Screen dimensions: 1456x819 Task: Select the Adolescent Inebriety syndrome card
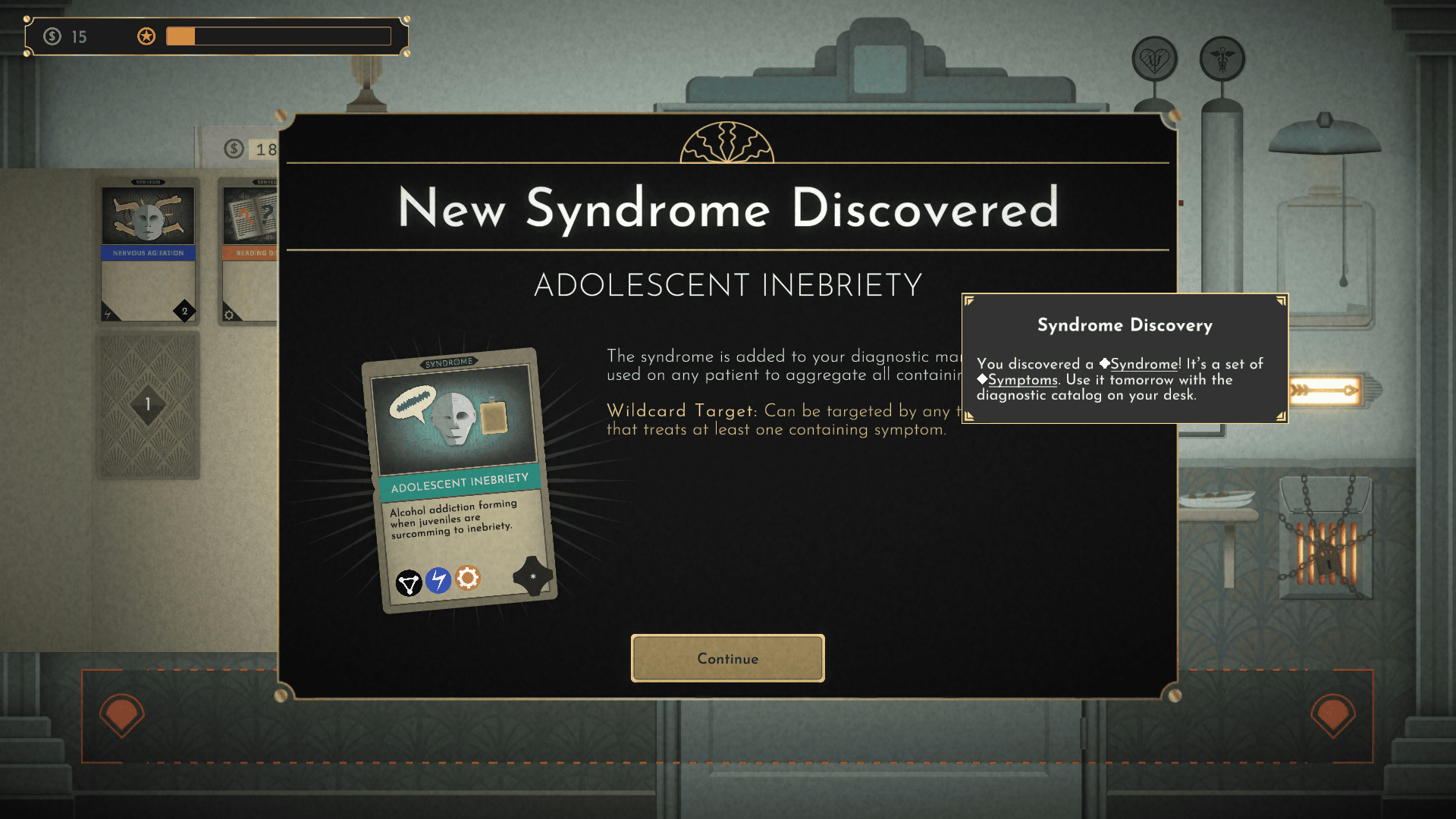point(459,479)
